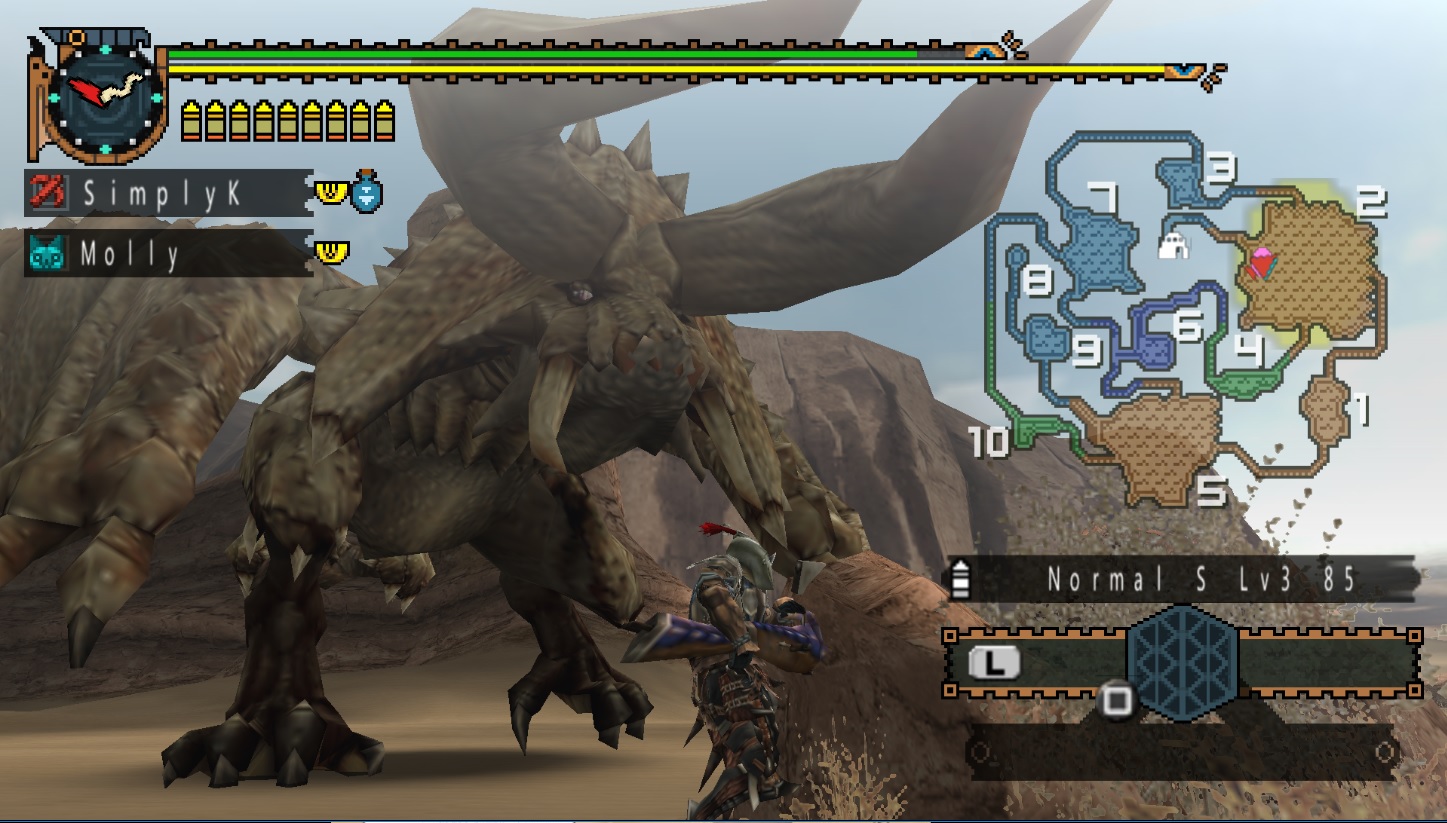Select the Molly companion name plate
The image size is (1447, 823).
(166, 254)
